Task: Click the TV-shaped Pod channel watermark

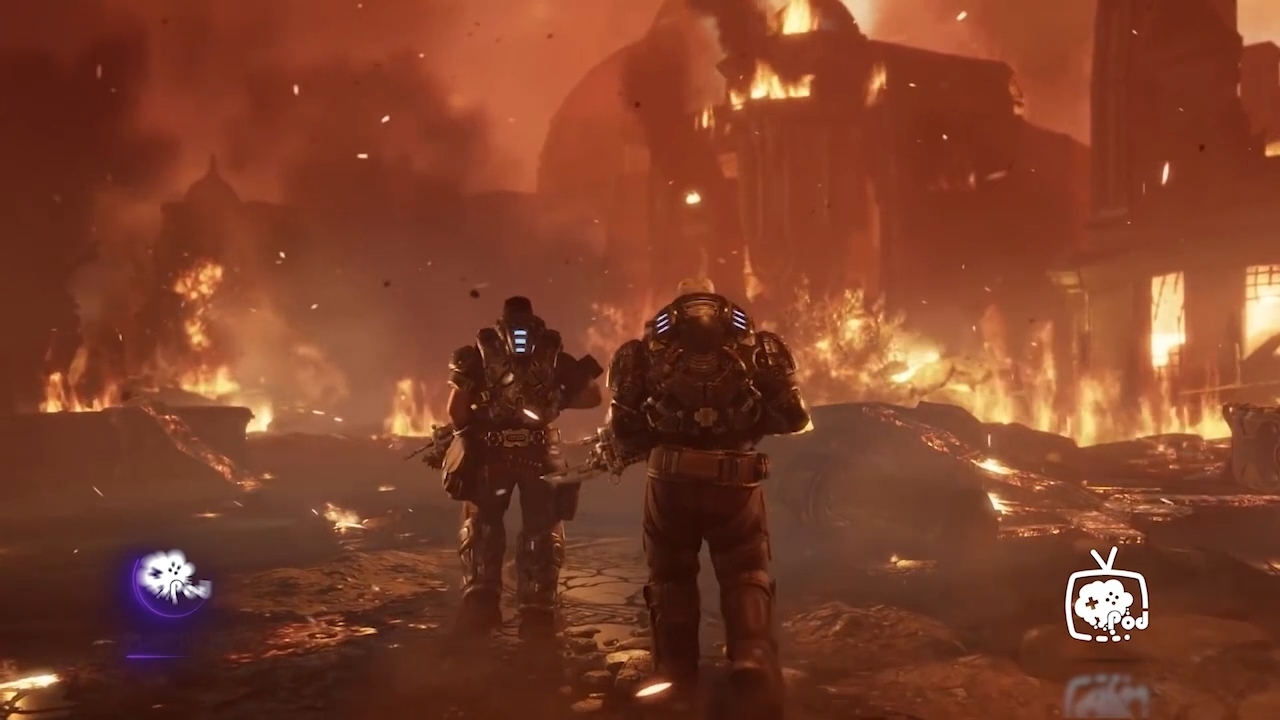Action: pyautogui.click(x=1106, y=597)
